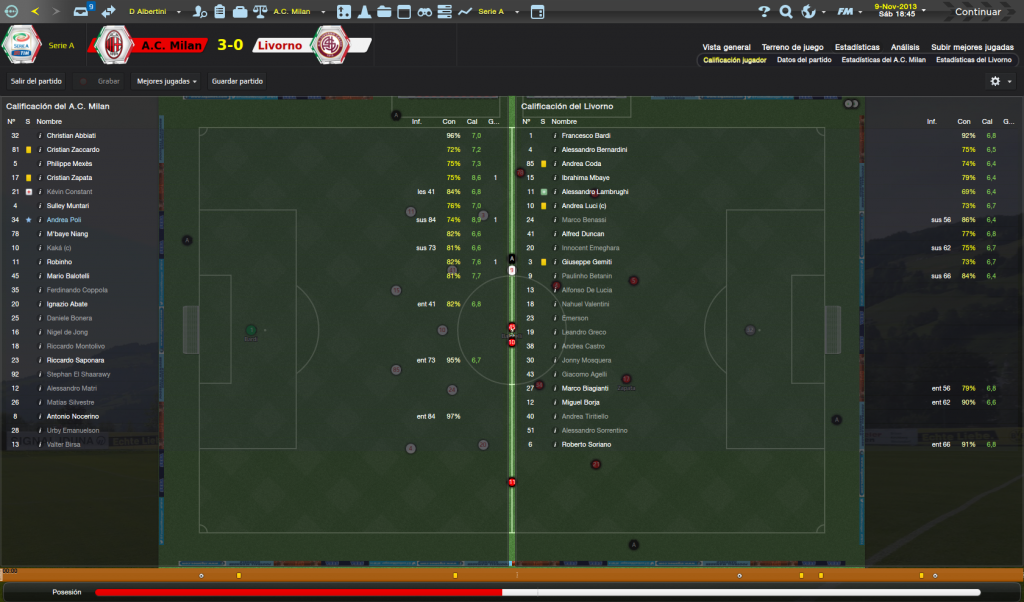Viewport: 1024px width, 602px height.
Task: Save the match with Guardar partido
Action: (x=238, y=81)
